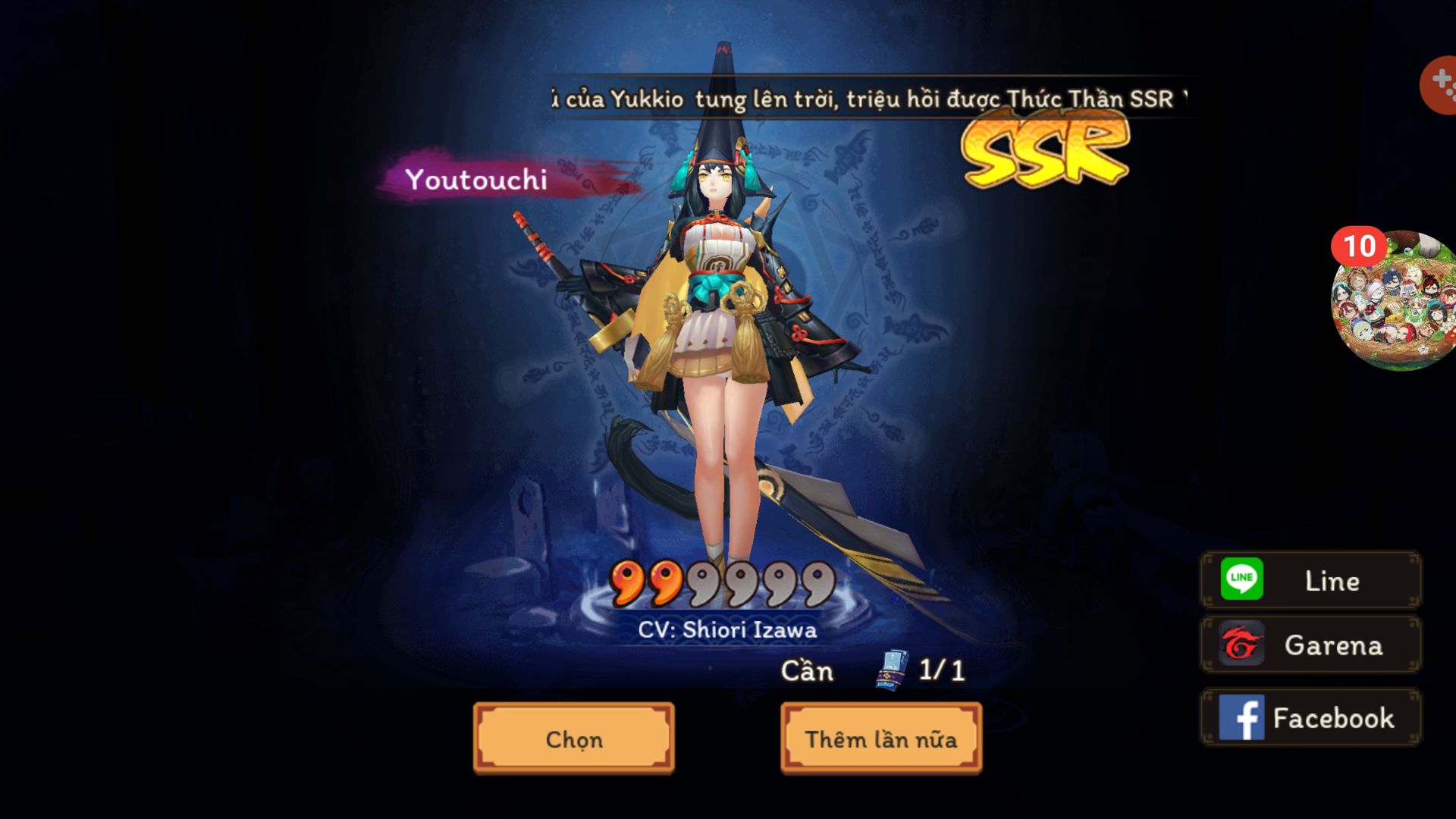Confirm with the Chọn button

point(573,739)
